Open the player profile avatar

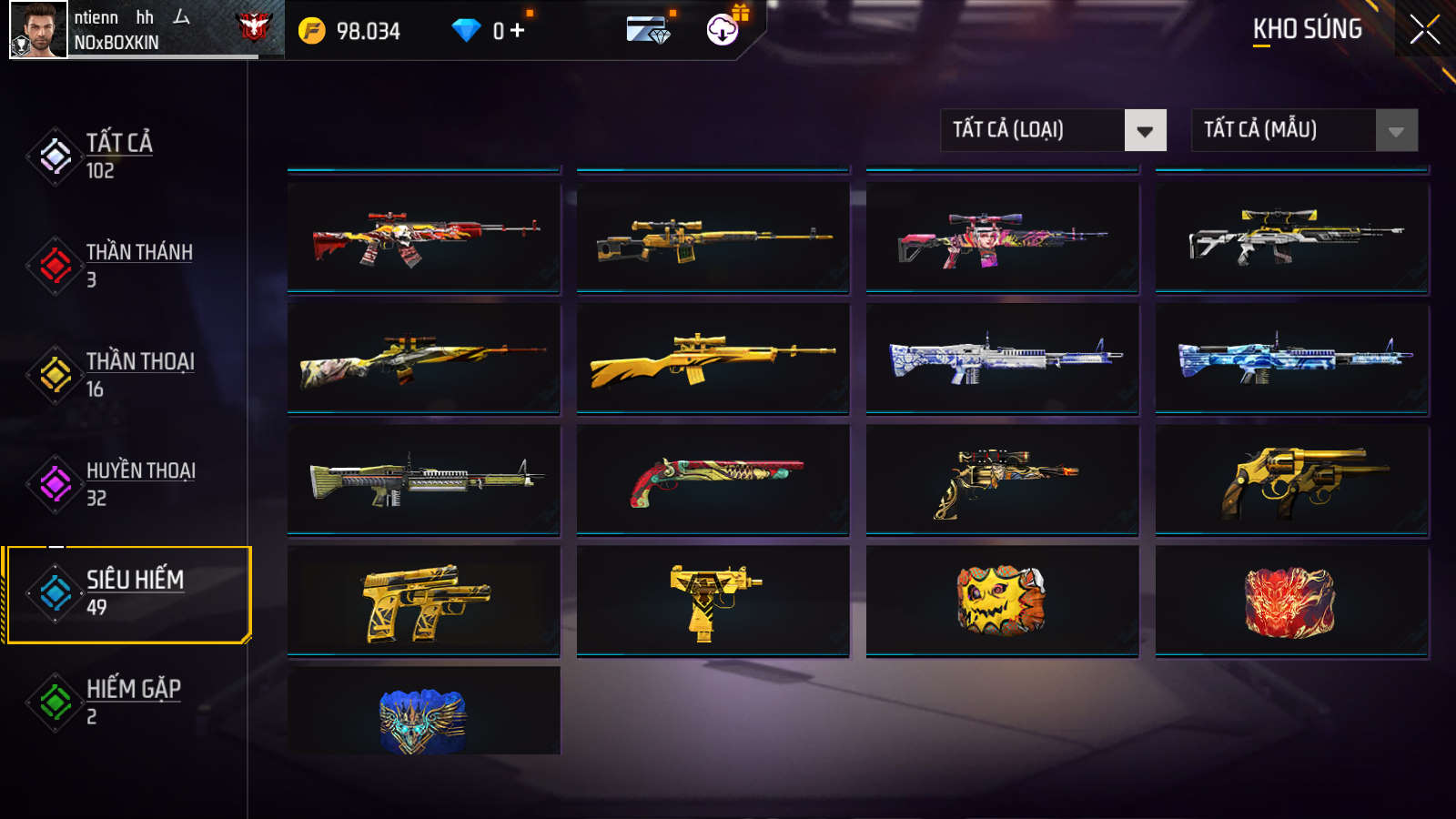38,30
